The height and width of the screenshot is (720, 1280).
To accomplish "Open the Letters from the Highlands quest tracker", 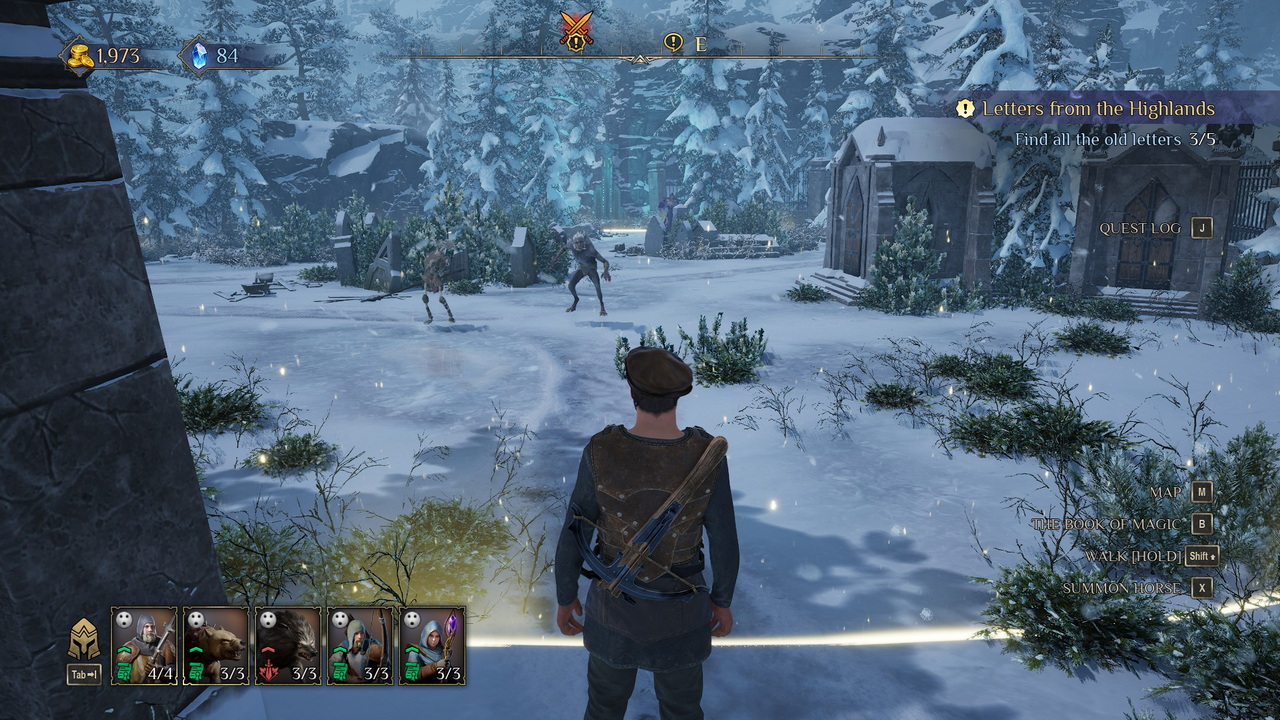I will [1098, 108].
